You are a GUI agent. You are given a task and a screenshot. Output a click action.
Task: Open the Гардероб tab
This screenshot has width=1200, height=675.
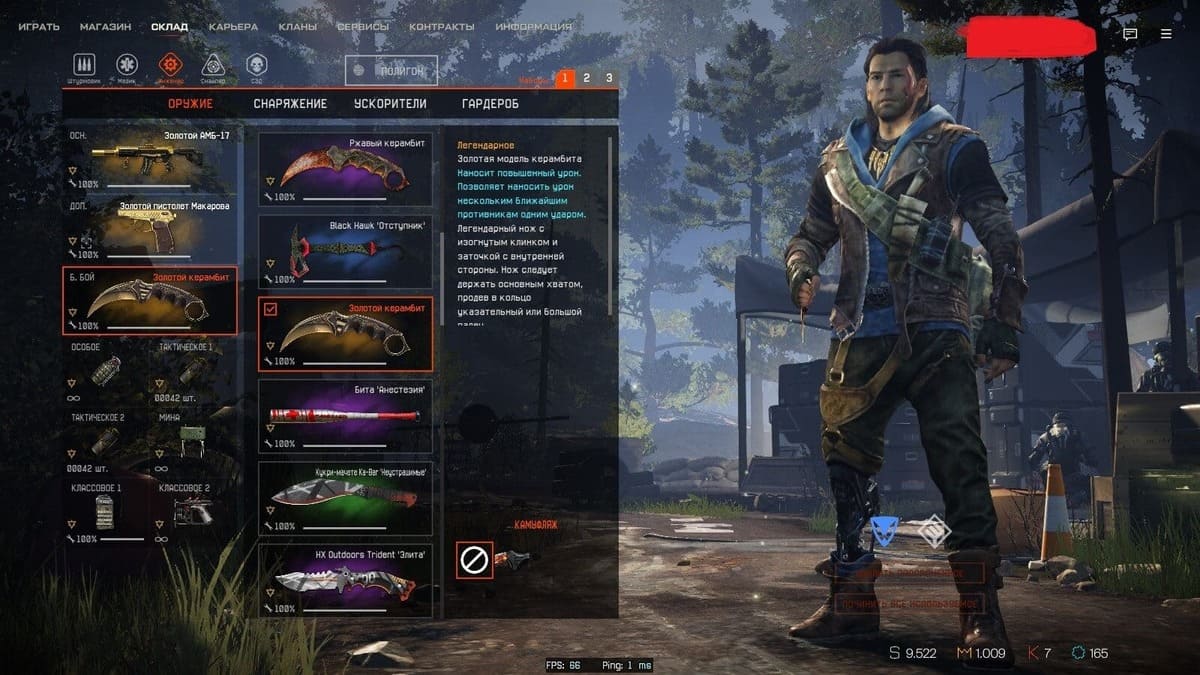point(490,104)
